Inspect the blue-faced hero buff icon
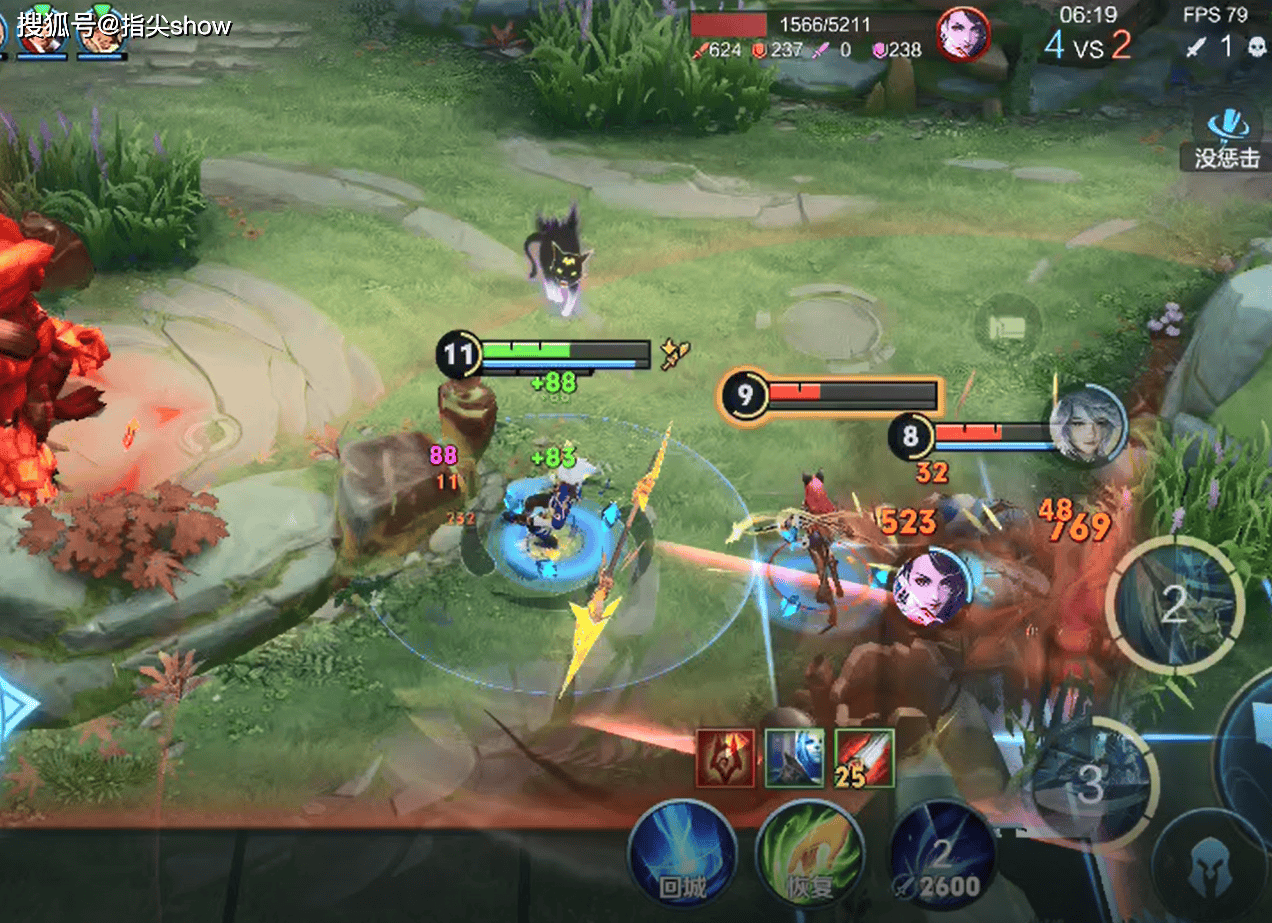Viewport: 1272px width, 923px height. [794, 757]
